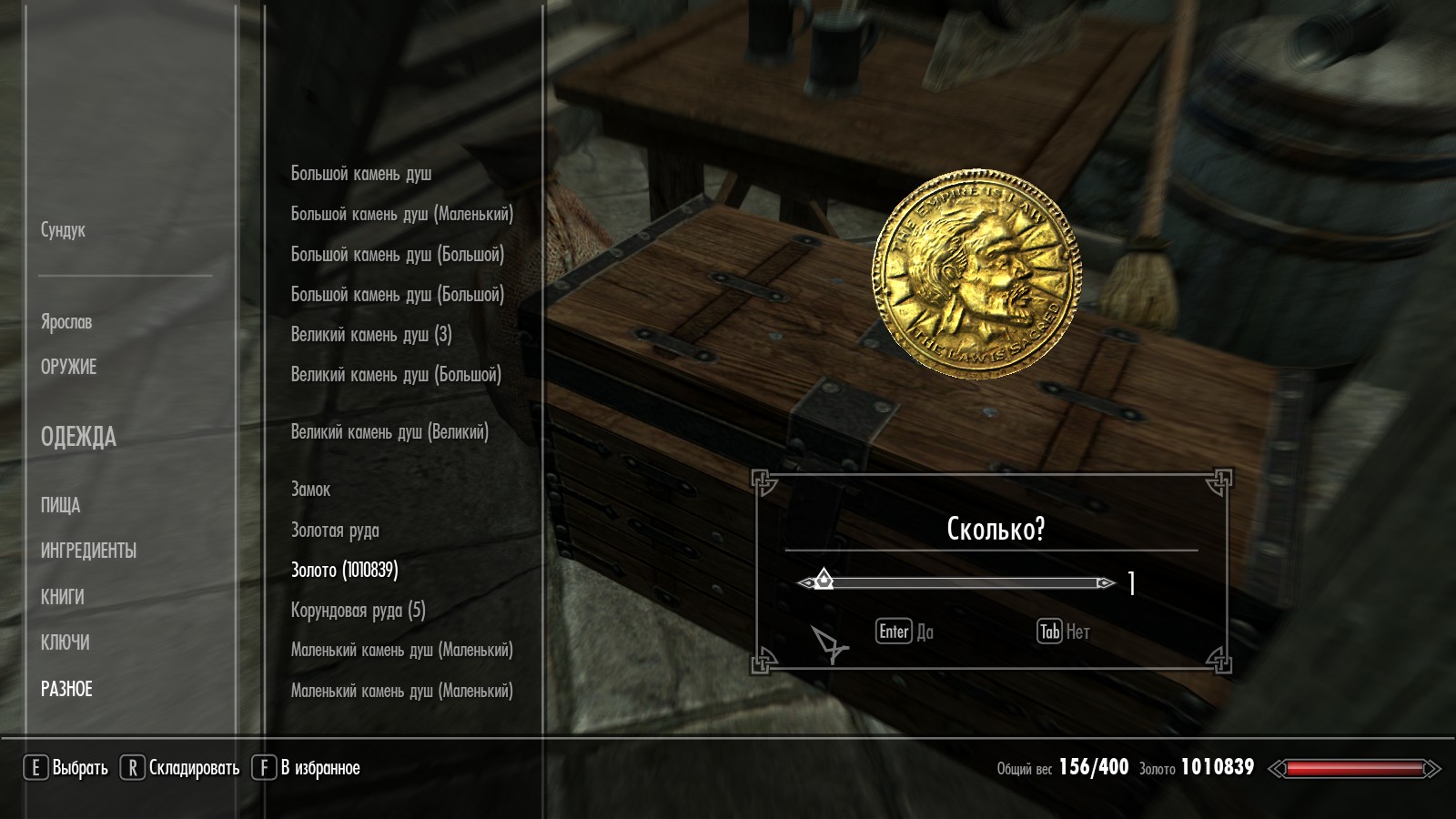Open the КНИГИ category
Viewport: 1456px width, 819px height.
pos(62,598)
